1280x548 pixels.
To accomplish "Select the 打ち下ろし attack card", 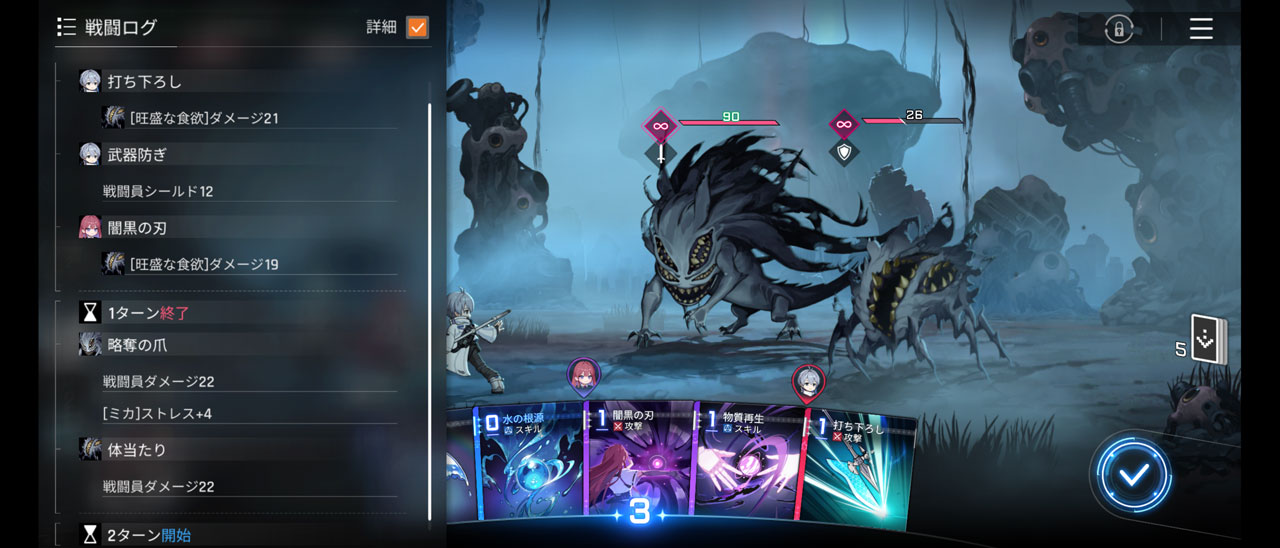I will tap(858, 468).
